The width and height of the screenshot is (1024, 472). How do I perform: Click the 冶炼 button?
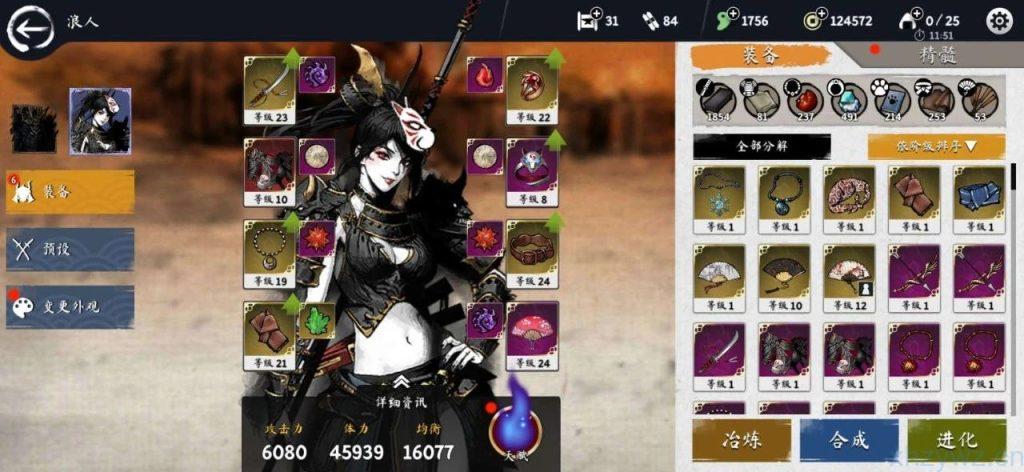[741, 440]
